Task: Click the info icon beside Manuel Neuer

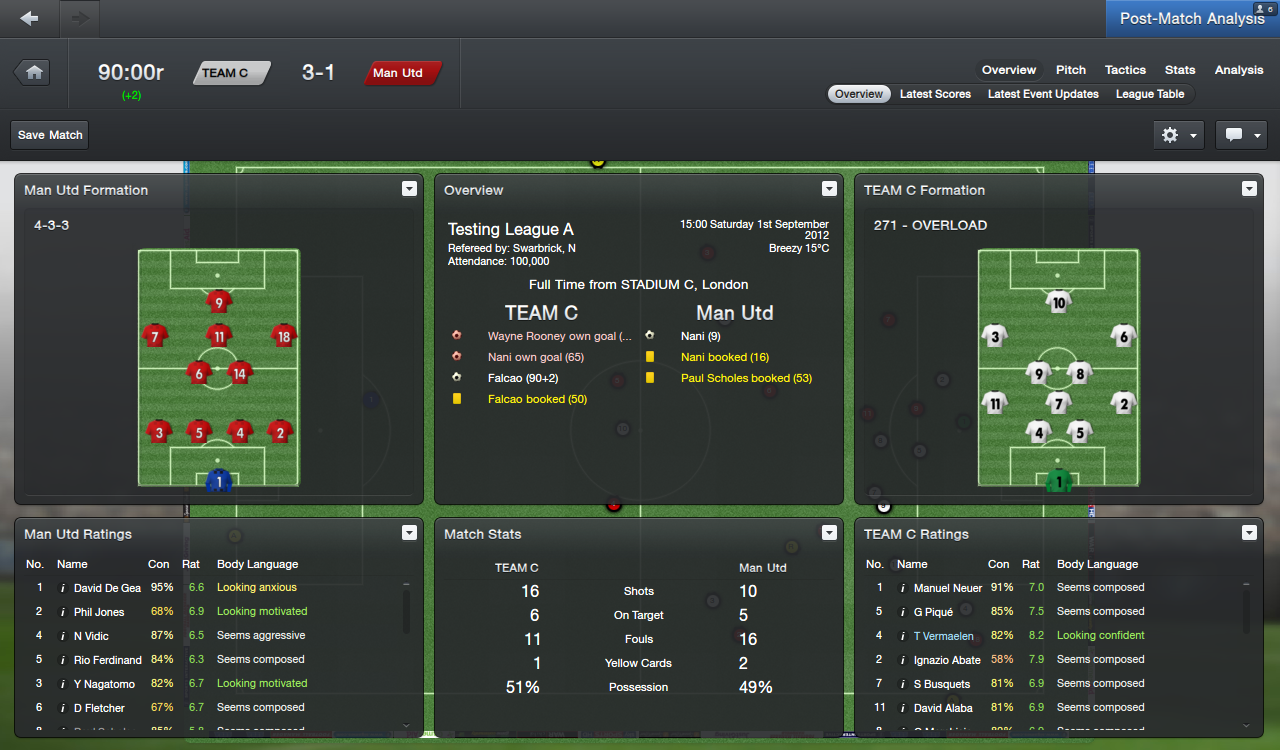Action: [903, 587]
